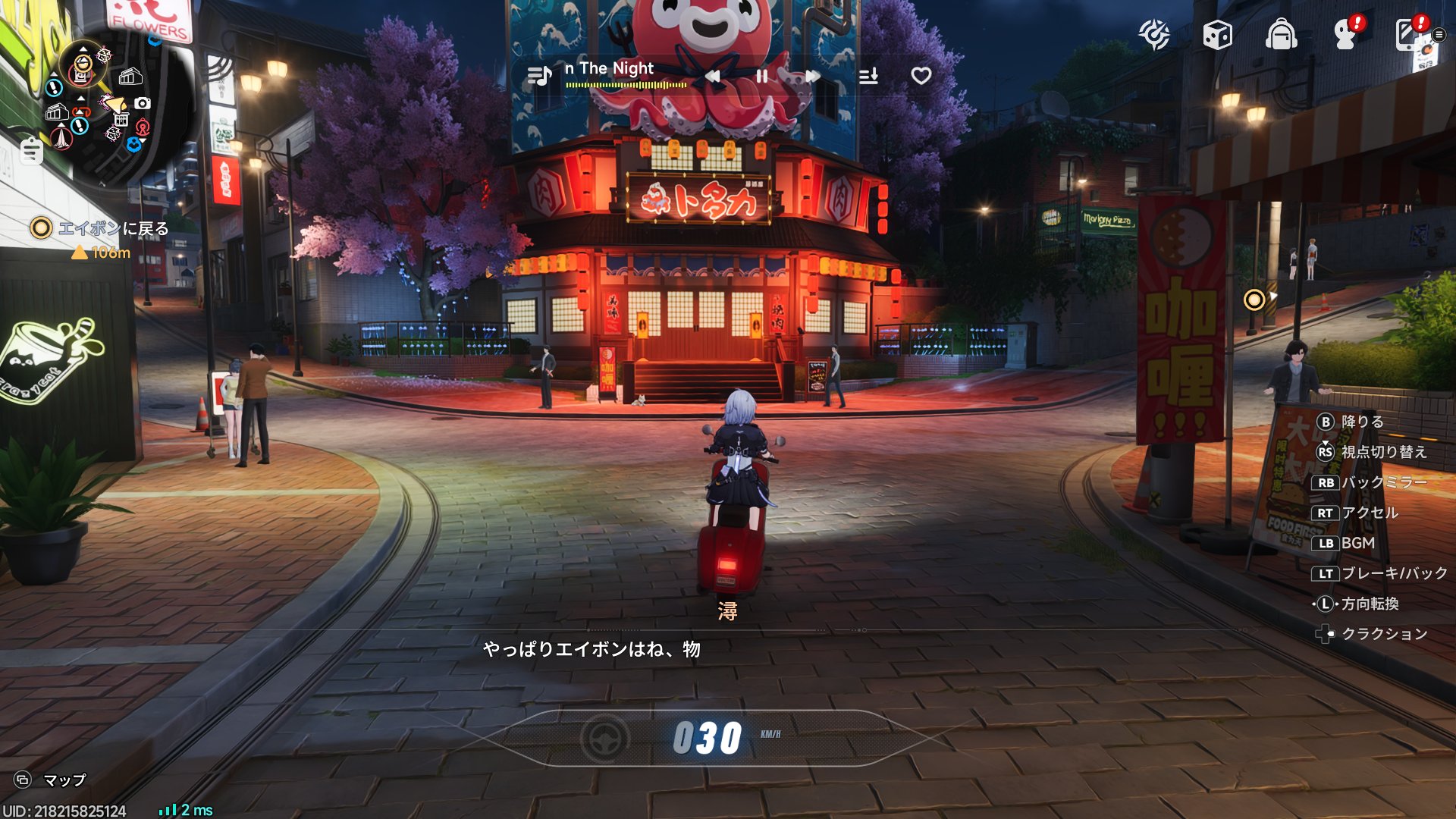The height and width of the screenshot is (819, 1456).
Task: Open the dice cube menu icon
Action: click(x=1217, y=35)
